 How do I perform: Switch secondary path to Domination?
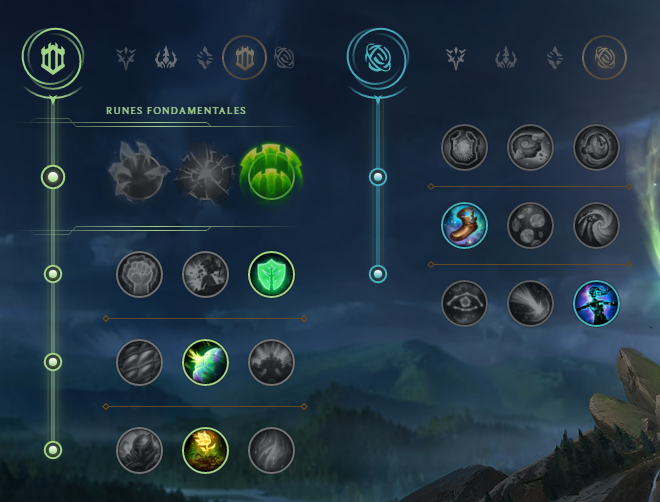point(504,58)
